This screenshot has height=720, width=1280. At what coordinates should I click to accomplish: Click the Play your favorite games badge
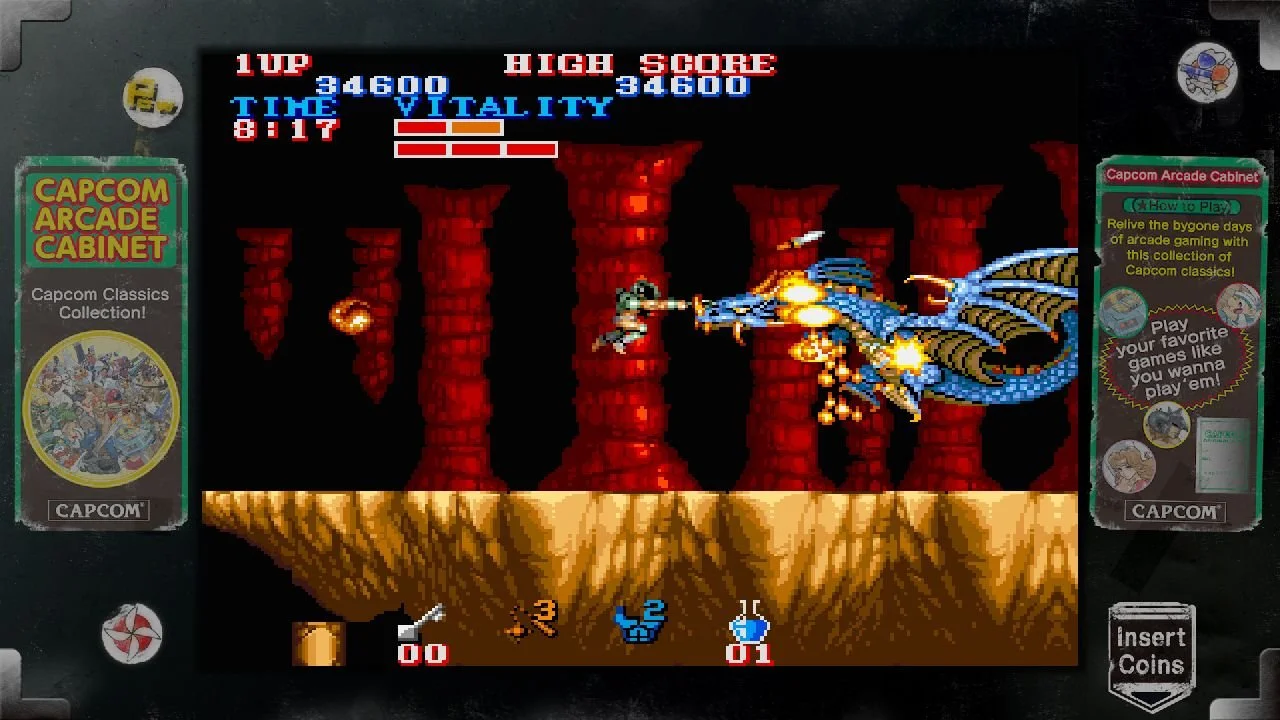point(1177,358)
